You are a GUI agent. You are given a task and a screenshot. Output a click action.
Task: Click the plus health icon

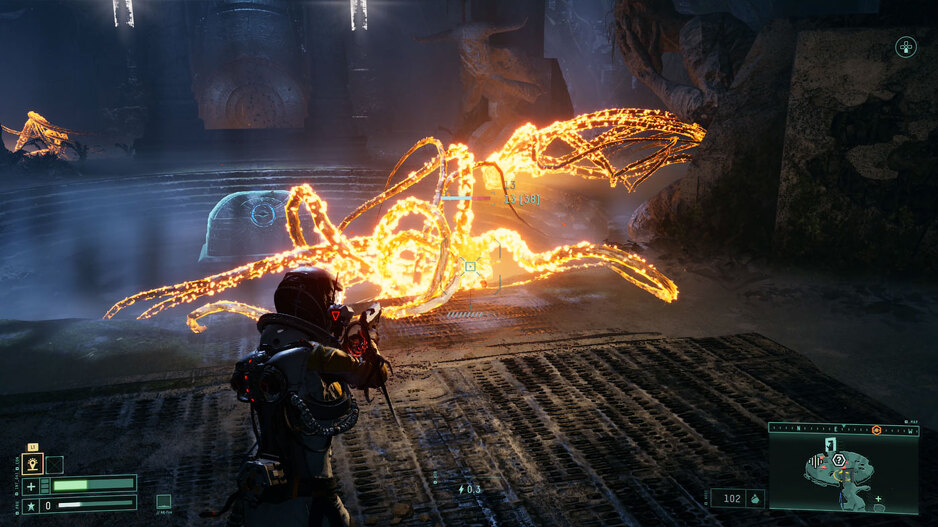[31, 486]
